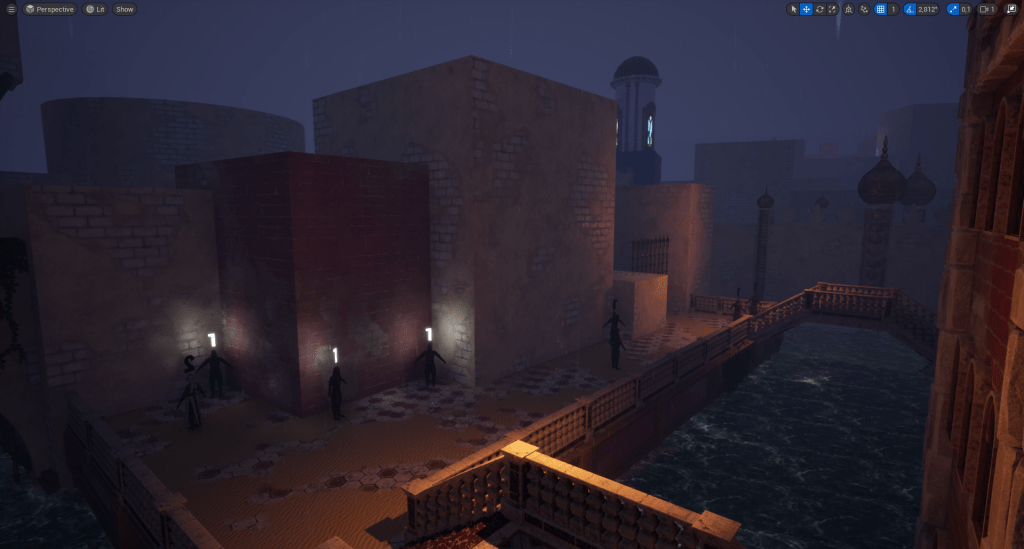Toggle the world/local coordinate system button

(849, 9)
